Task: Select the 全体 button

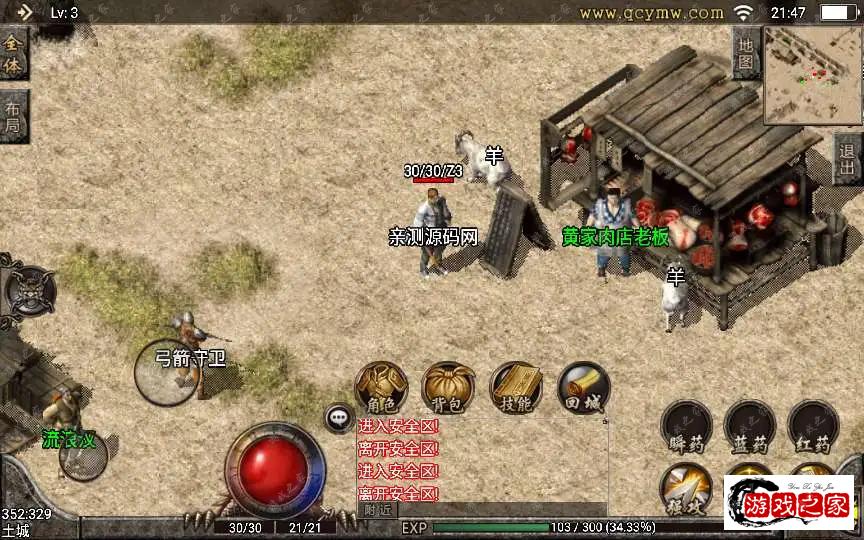Action: [13, 53]
